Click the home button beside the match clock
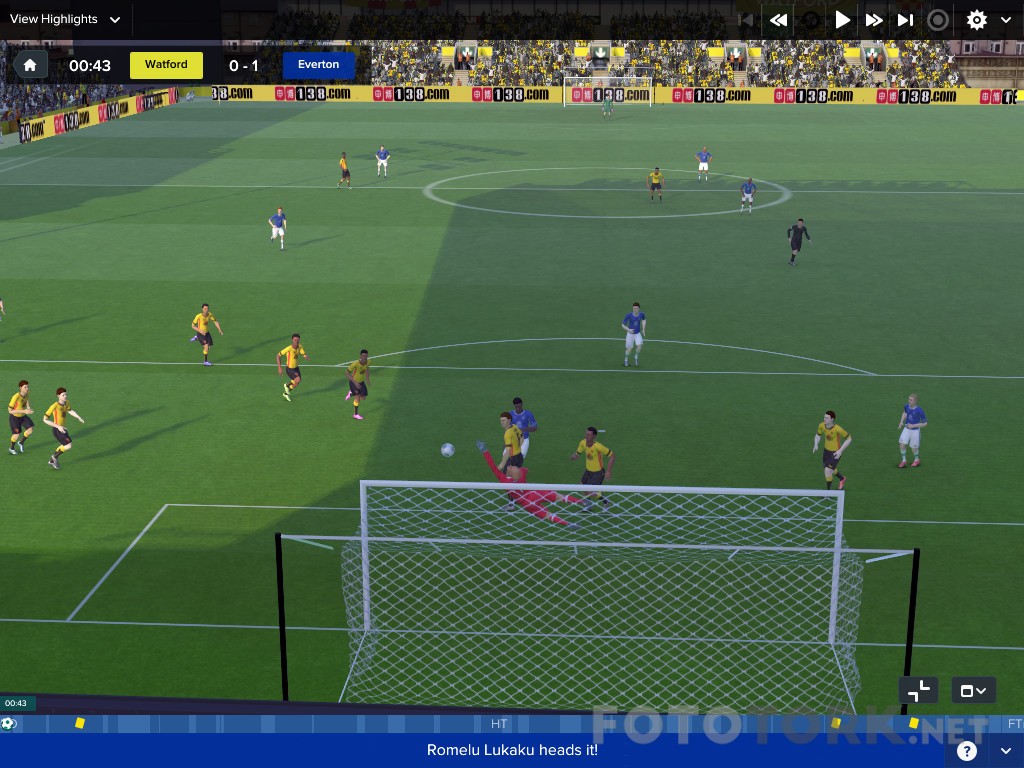The height and width of the screenshot is (768, 1024). pos(30,66)
